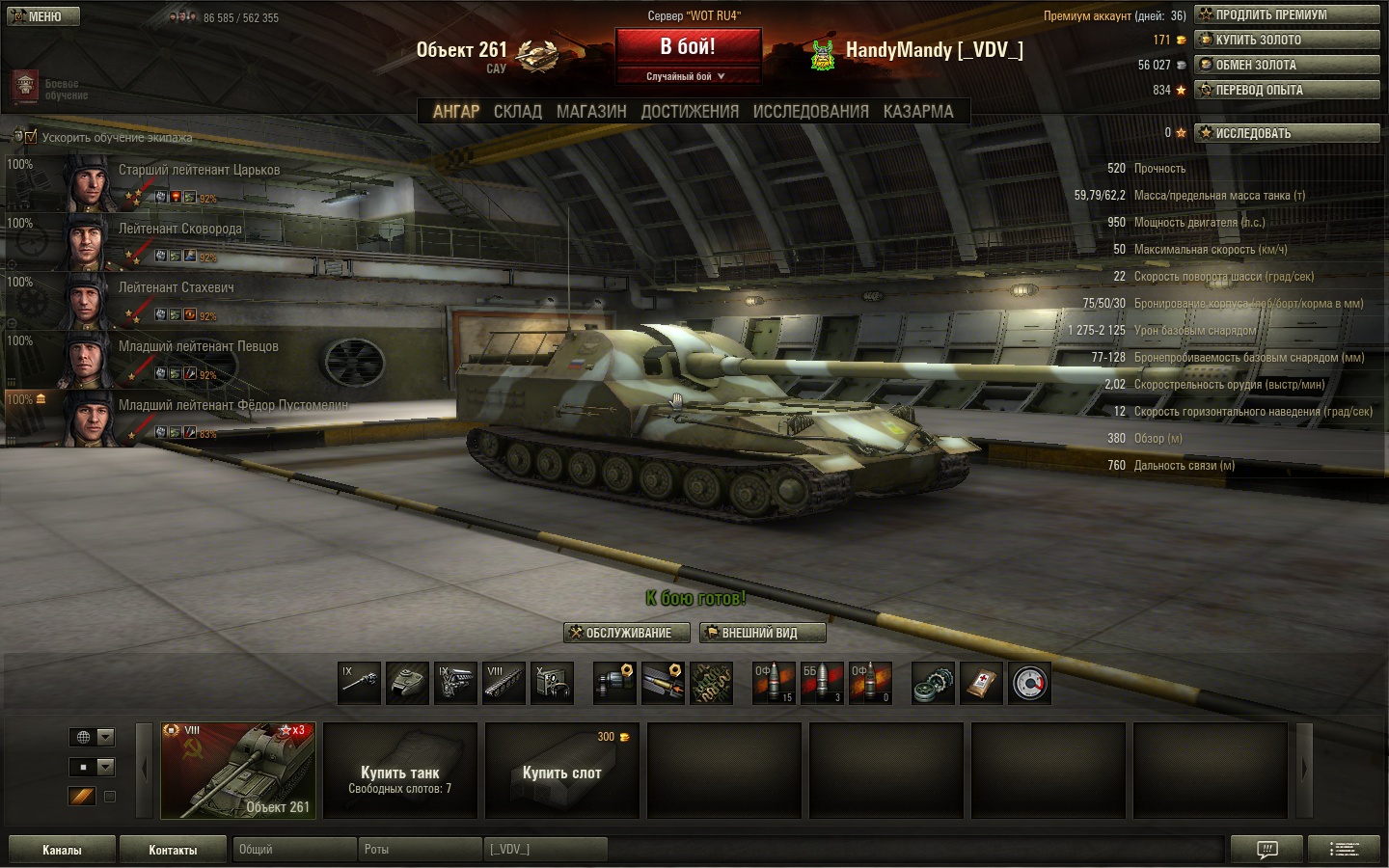The height and width of the screenshot is (868, 1389).
Task: Open the КАЗАРМА tab
Action: (x=918, y=112)
